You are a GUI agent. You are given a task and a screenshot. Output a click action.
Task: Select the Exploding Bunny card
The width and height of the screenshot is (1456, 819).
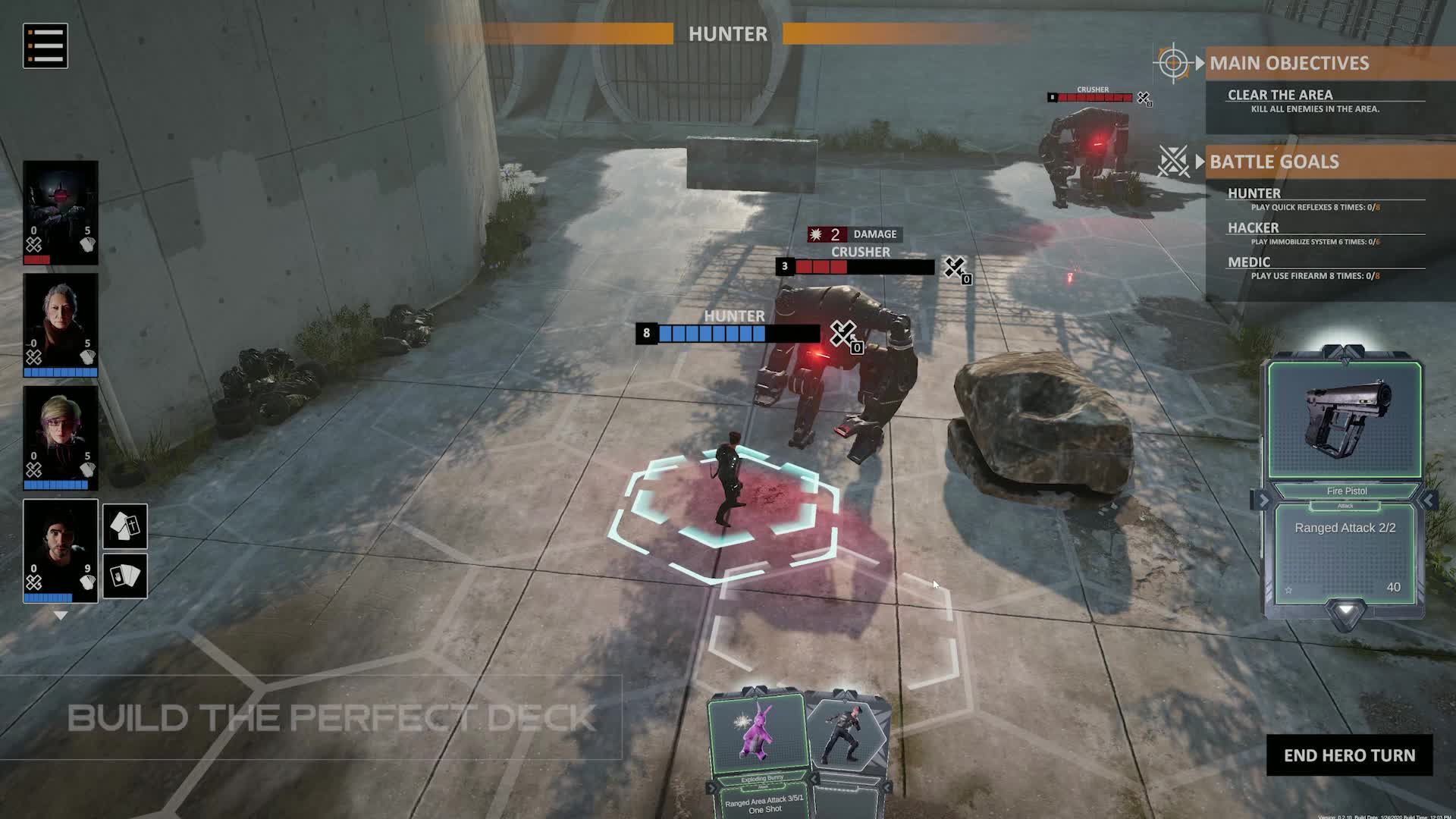click(756, 751)
